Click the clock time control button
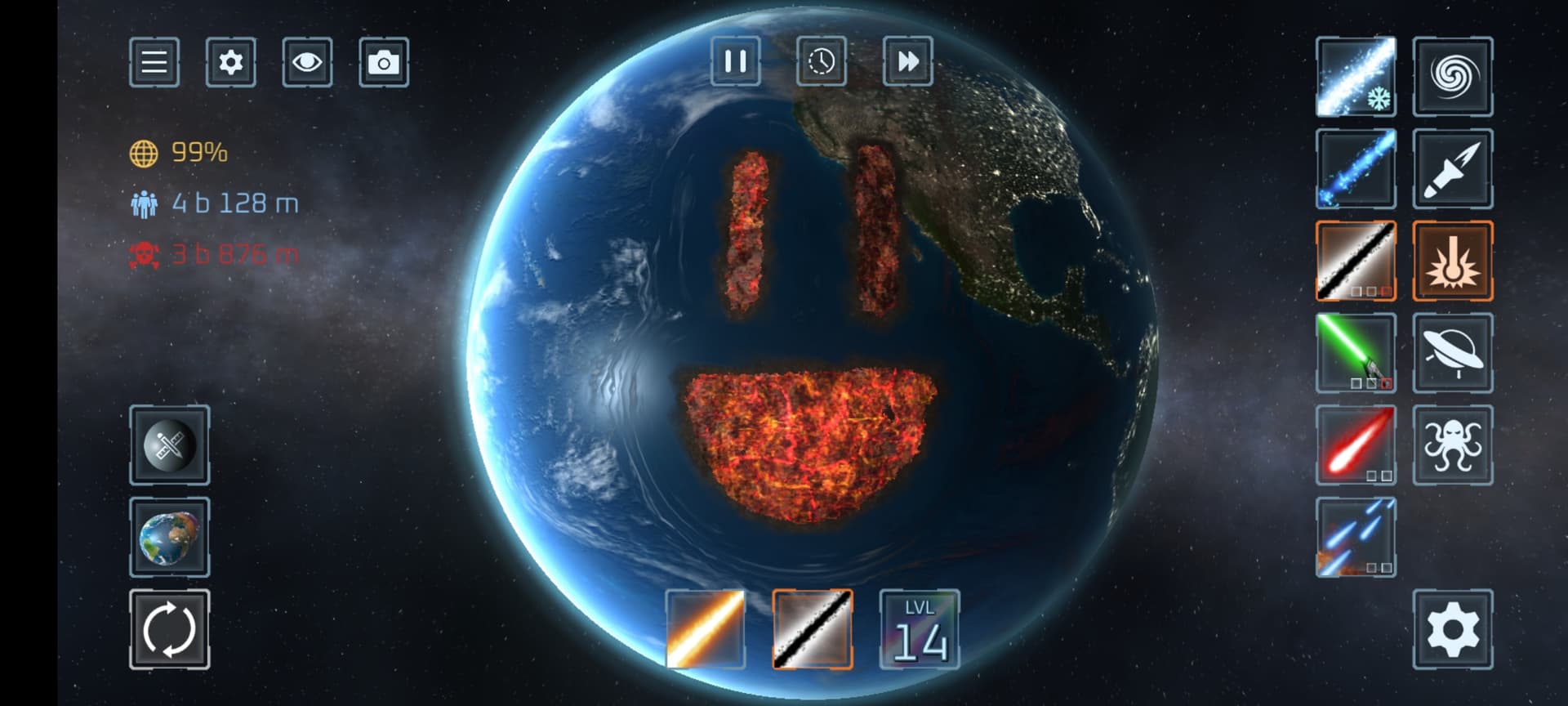1568x706 pixels. click(822, 61)
